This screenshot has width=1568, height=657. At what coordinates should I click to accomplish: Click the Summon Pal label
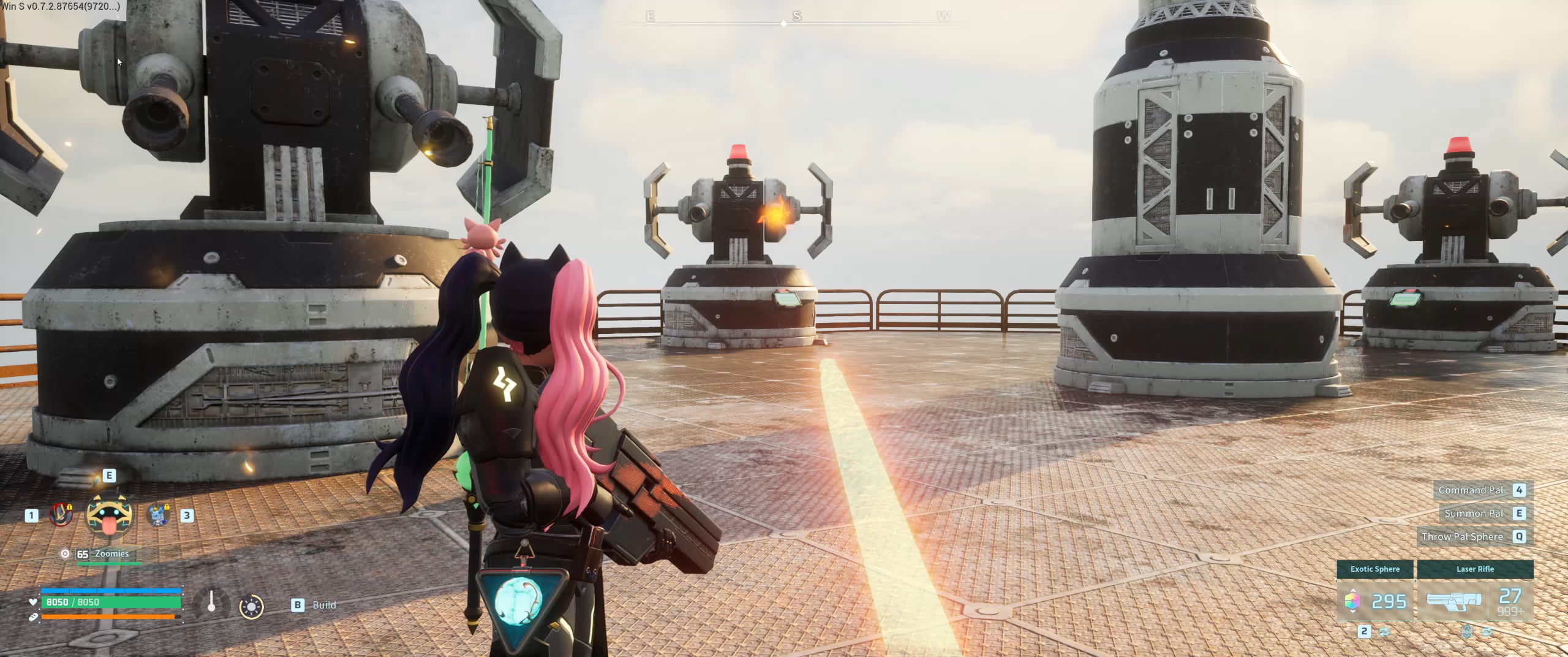(1473, 513)
